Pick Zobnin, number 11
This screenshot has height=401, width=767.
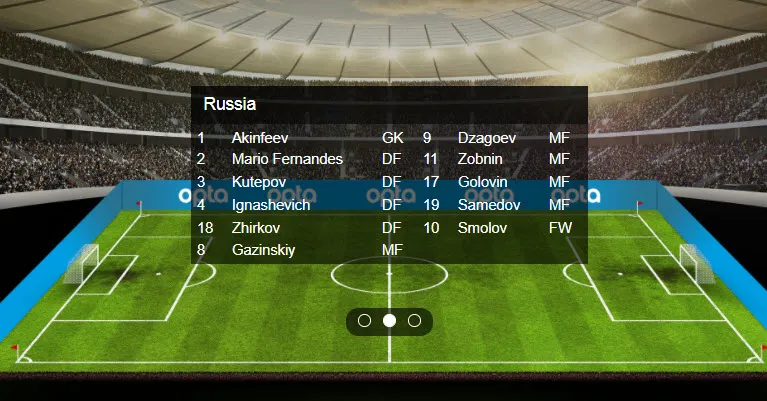480,159
